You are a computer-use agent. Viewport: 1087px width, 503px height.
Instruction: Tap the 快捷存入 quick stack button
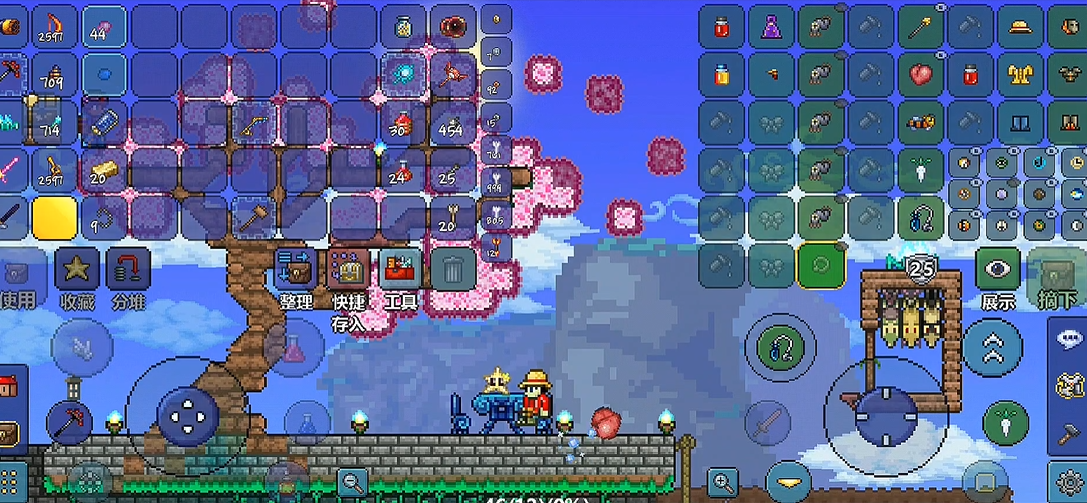tap(349, 270)
